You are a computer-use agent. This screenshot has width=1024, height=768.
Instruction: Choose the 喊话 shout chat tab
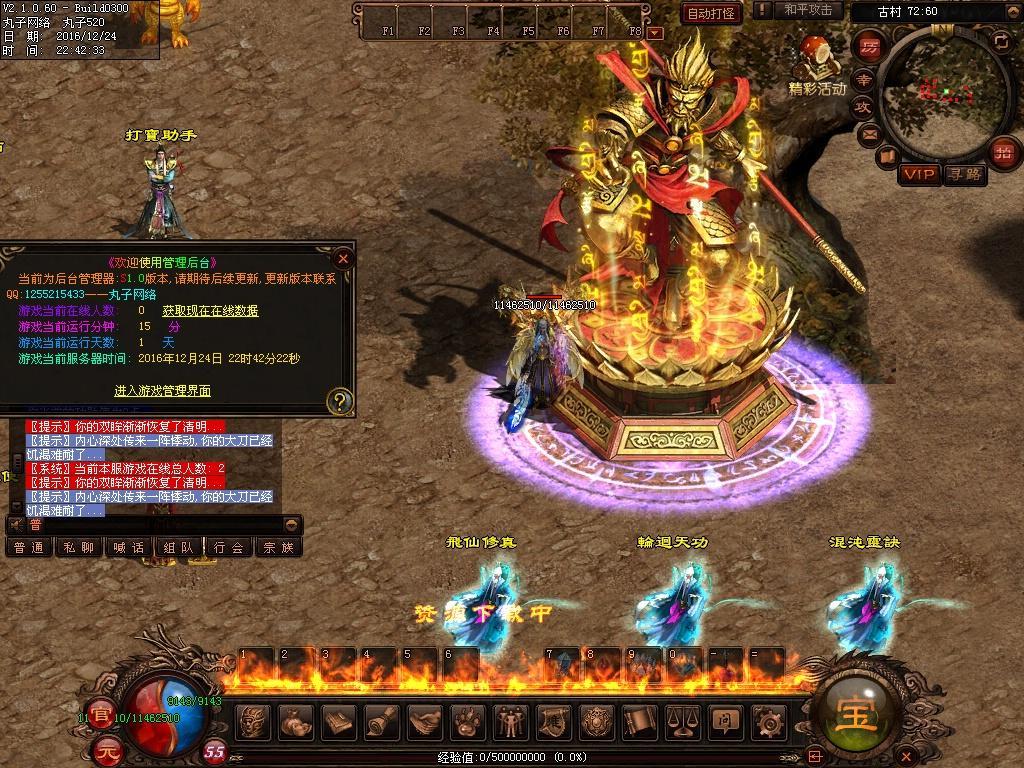[x=129, y=547]
